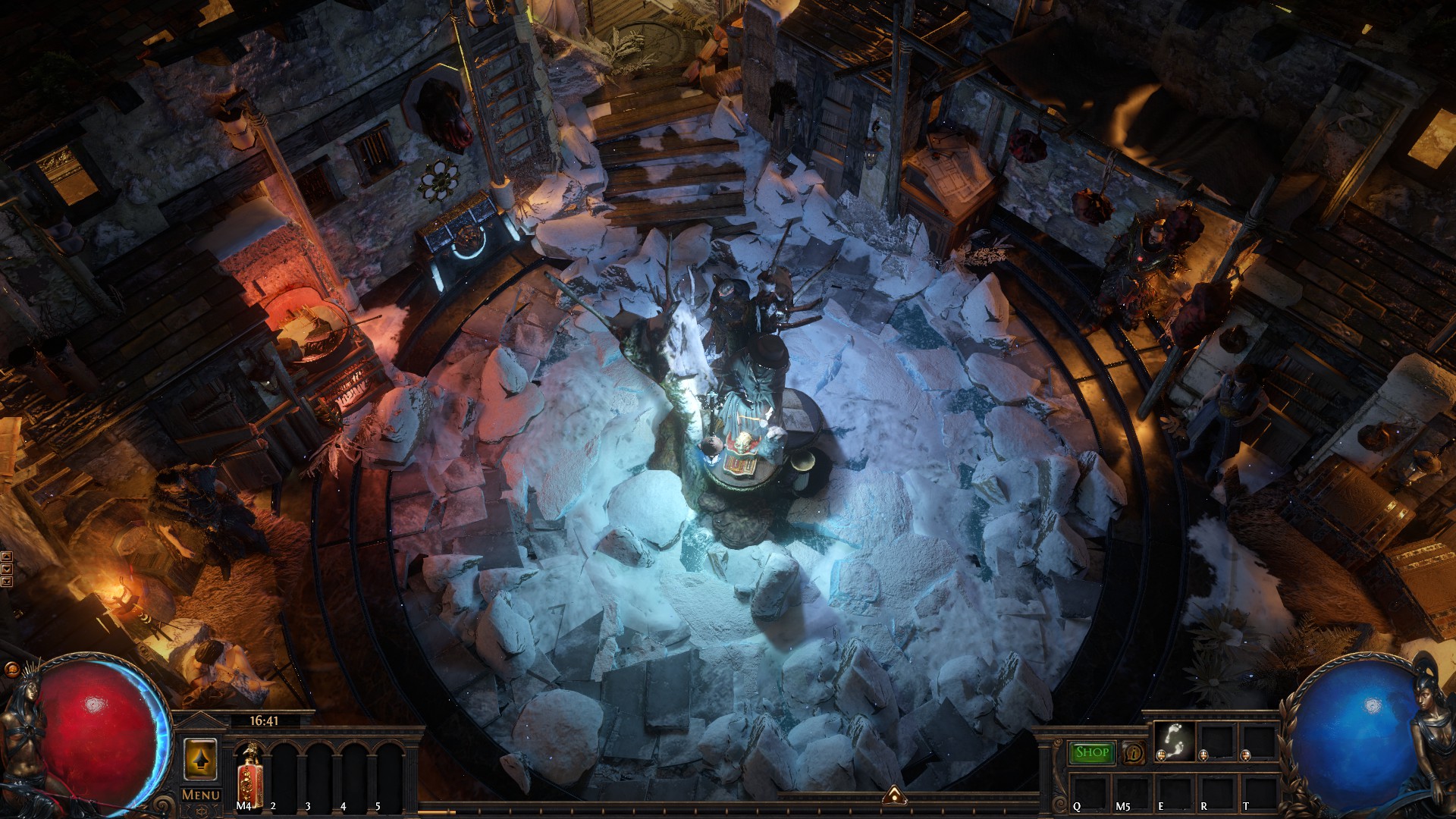Click the orange info speech-bubble icon
1456x819 pixels.
pyautogui.click(x=1134, y=753)
